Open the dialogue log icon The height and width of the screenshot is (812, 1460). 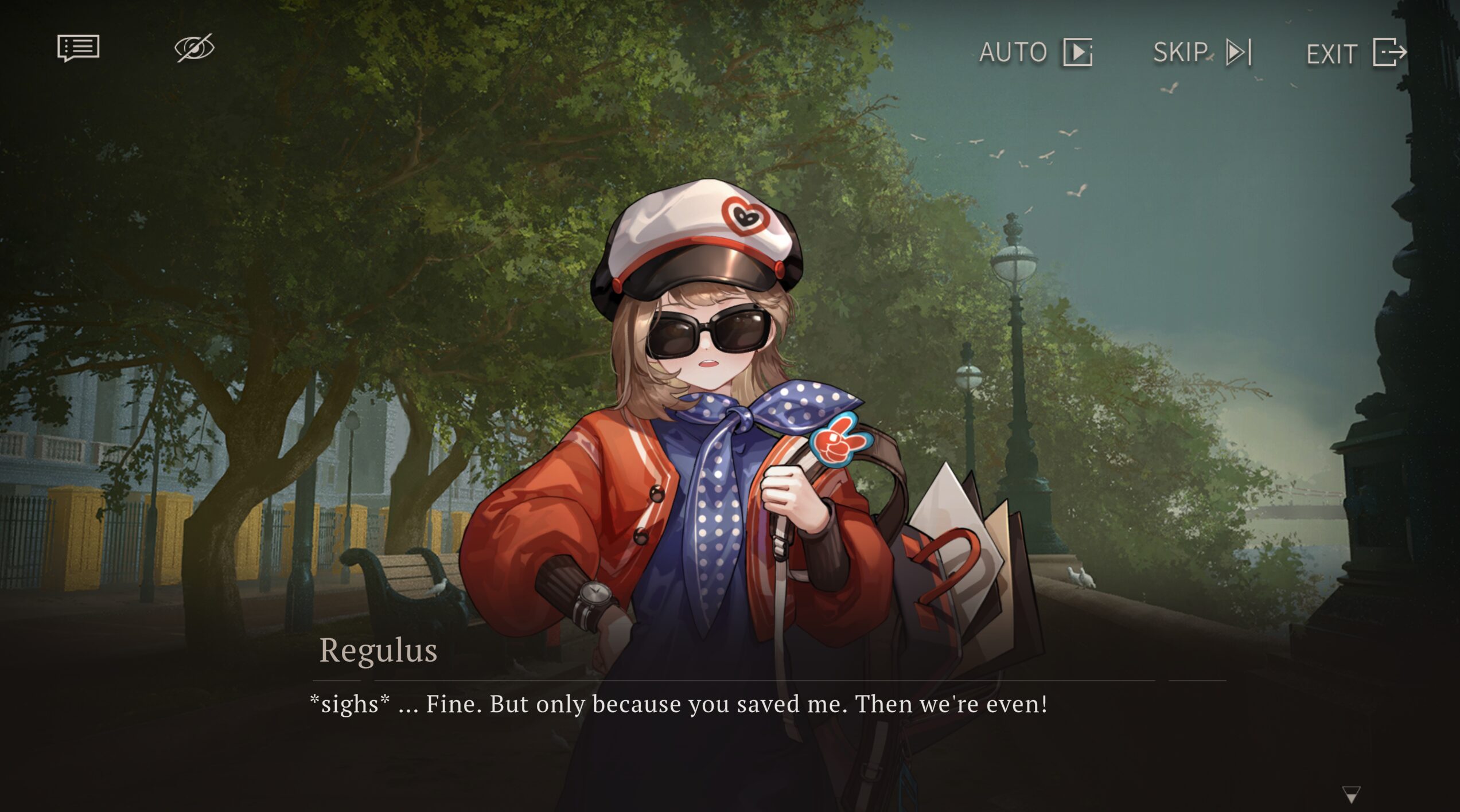point(79,48)
